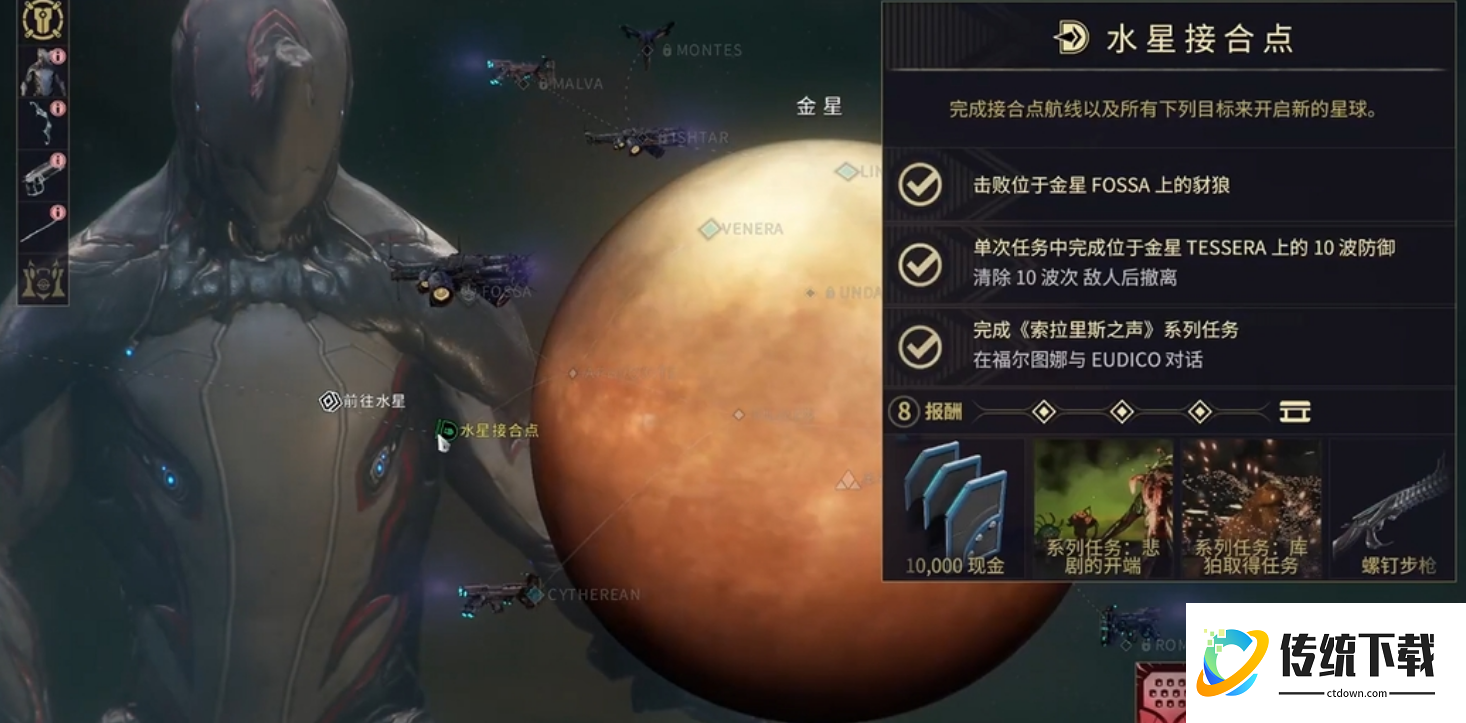Select the melee spear weapon slot icon
This screenshot has width=1466, height=723.
(x=42, y=218)
